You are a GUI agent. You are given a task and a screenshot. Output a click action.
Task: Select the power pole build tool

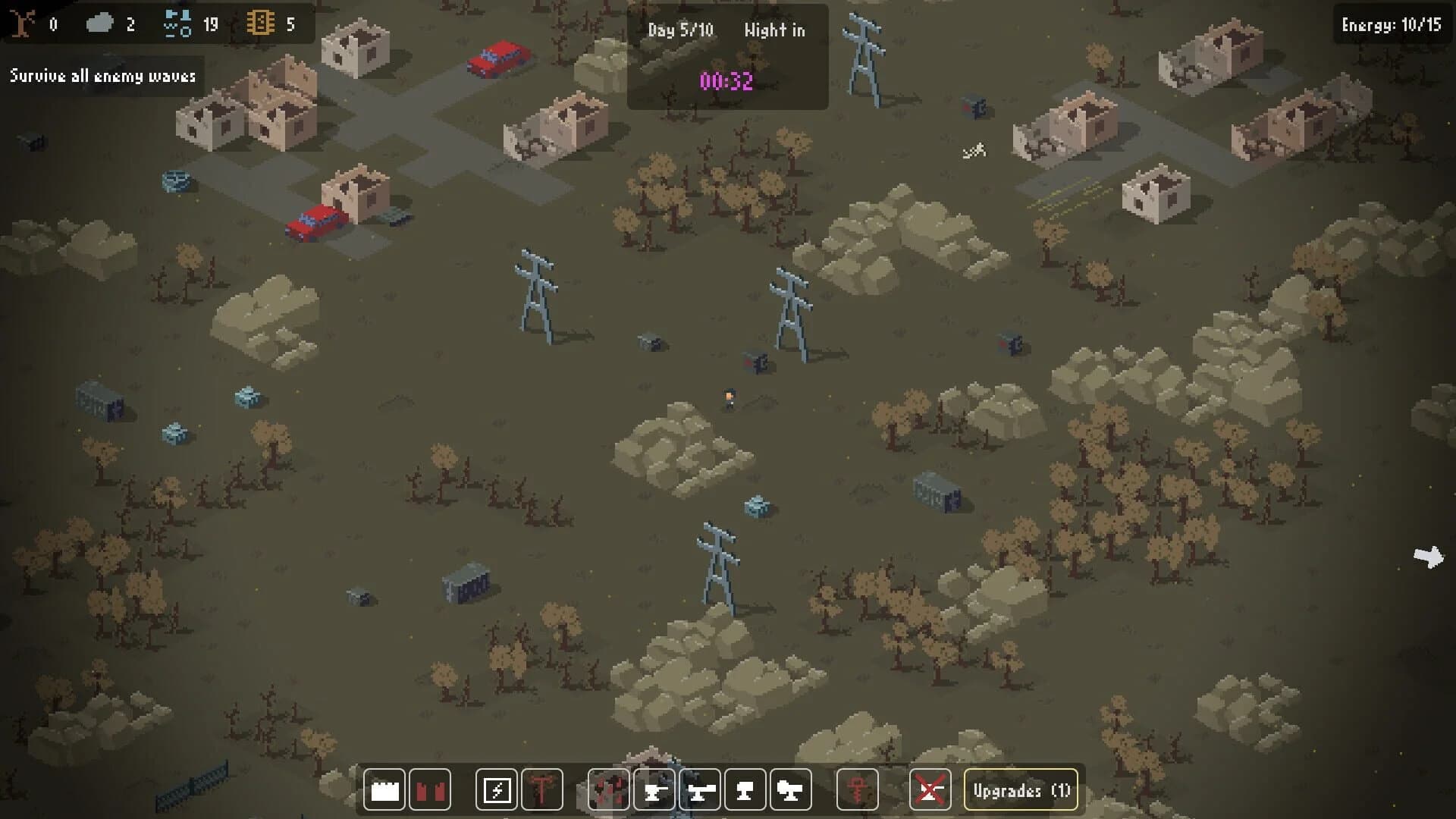[544, 789]
